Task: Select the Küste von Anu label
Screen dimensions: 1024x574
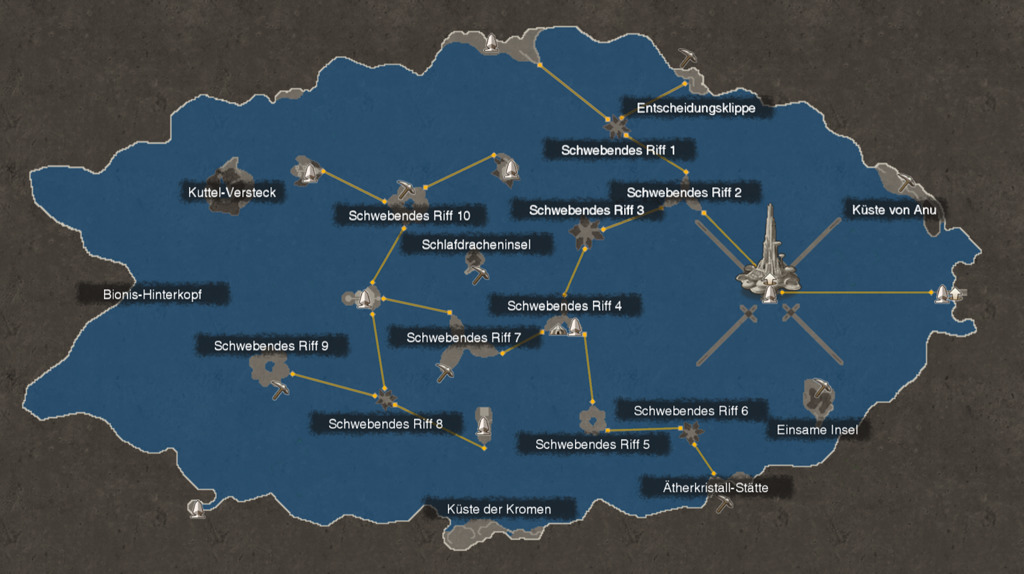Action: (884, 211)
